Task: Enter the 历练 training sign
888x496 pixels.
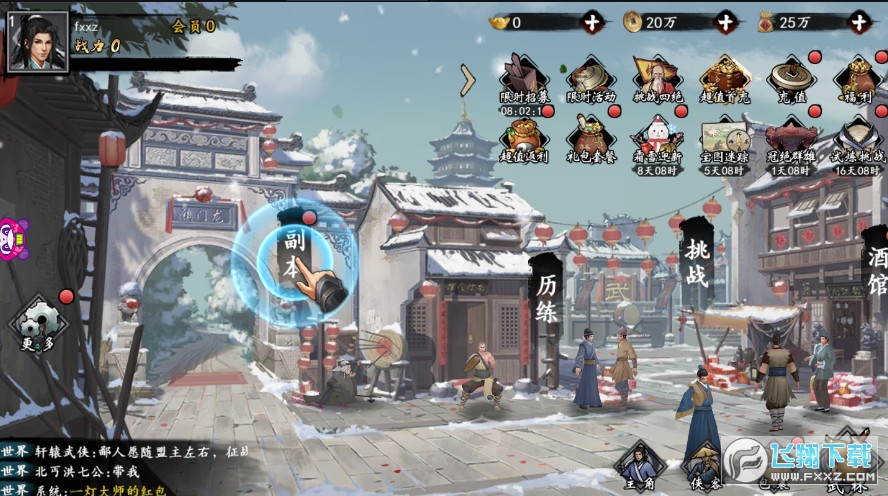Action: [x=546, y=298]
